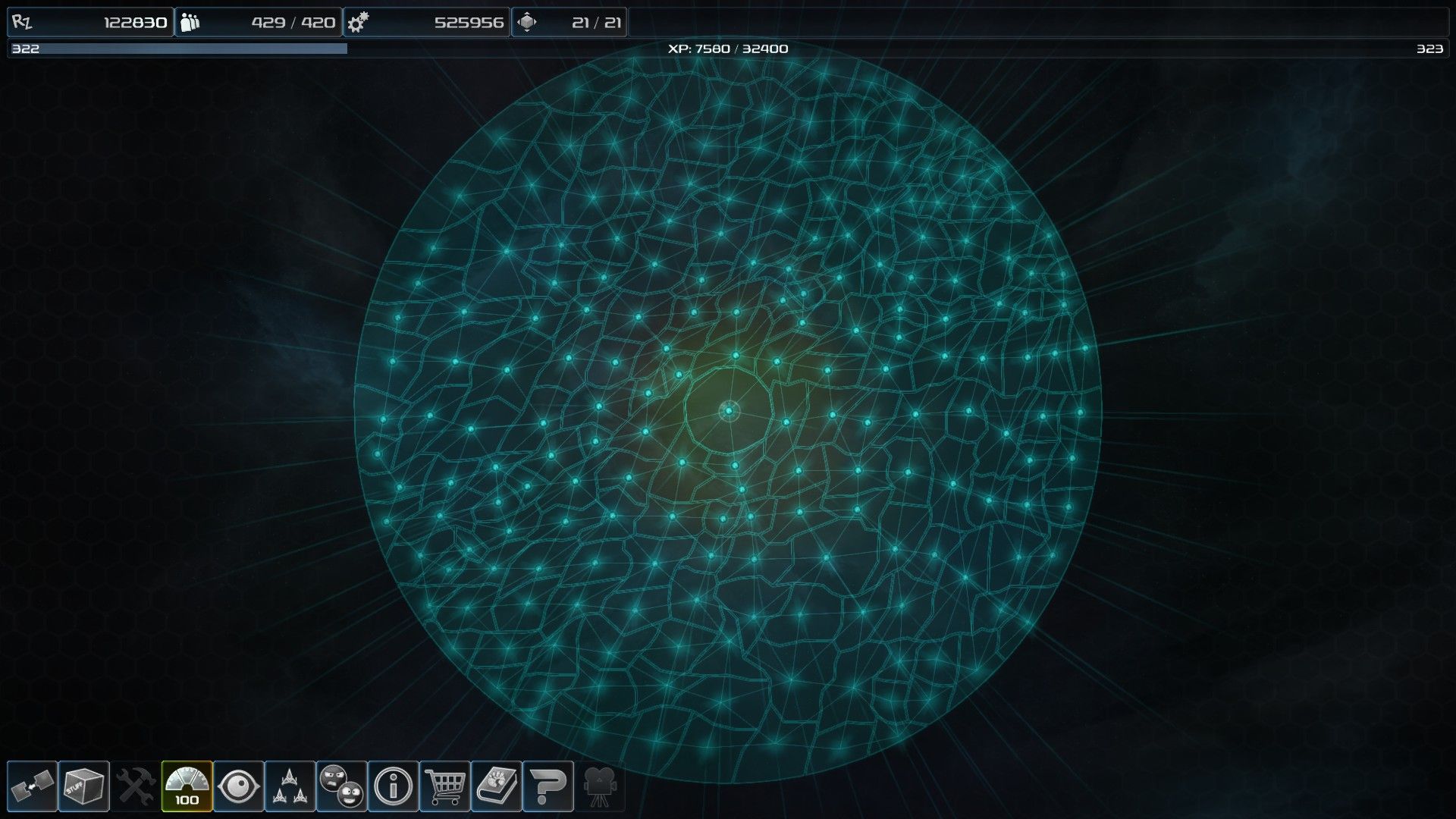Toggle the eye surveillance overlay
This screenshot has height=819, width=1456.
(237, 785)
